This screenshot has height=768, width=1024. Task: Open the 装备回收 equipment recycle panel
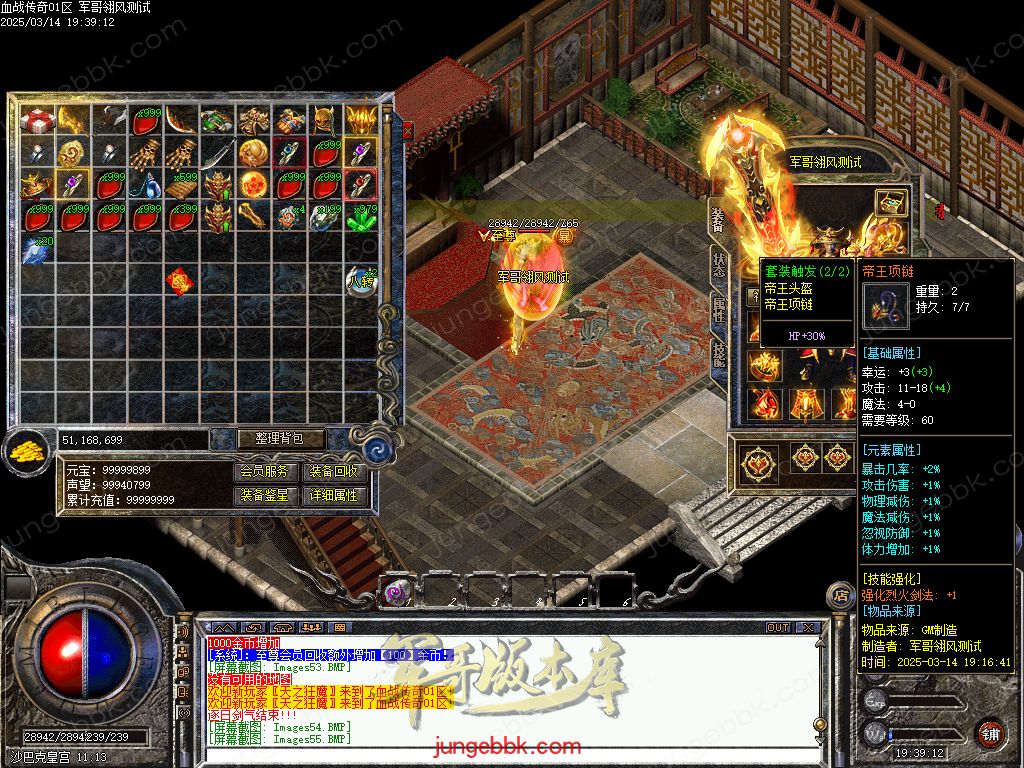pos(333,472)
